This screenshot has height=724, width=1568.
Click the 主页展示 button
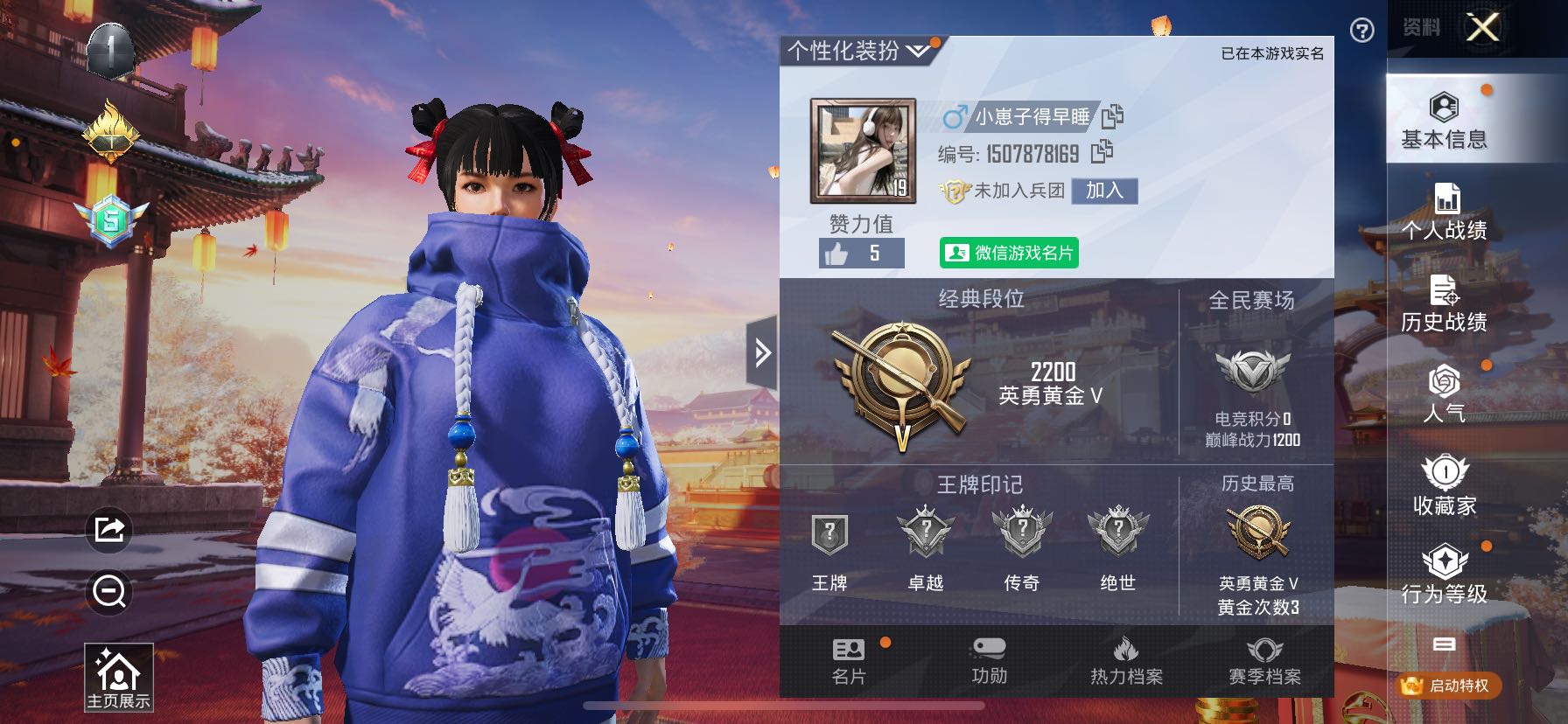[x=118, y=678]
